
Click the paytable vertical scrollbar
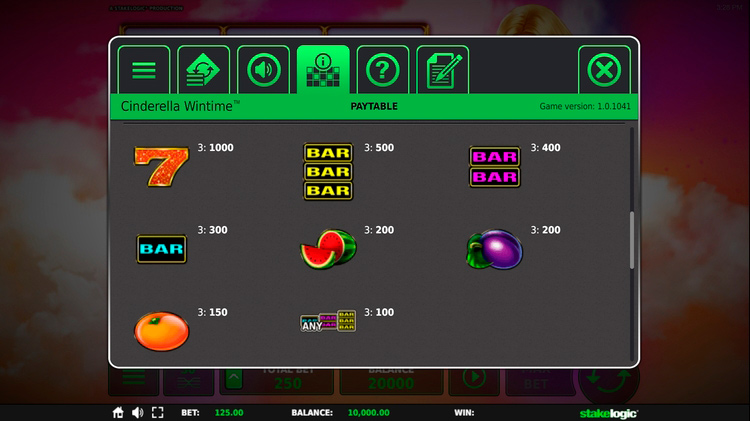pyautogui.click(x=632, y=240)
